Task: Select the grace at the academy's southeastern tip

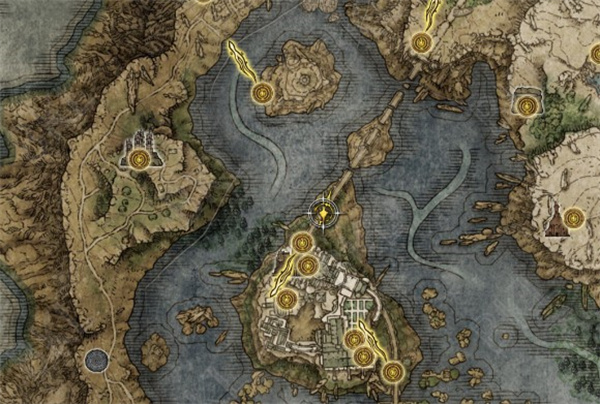Action: pos(393,372)
